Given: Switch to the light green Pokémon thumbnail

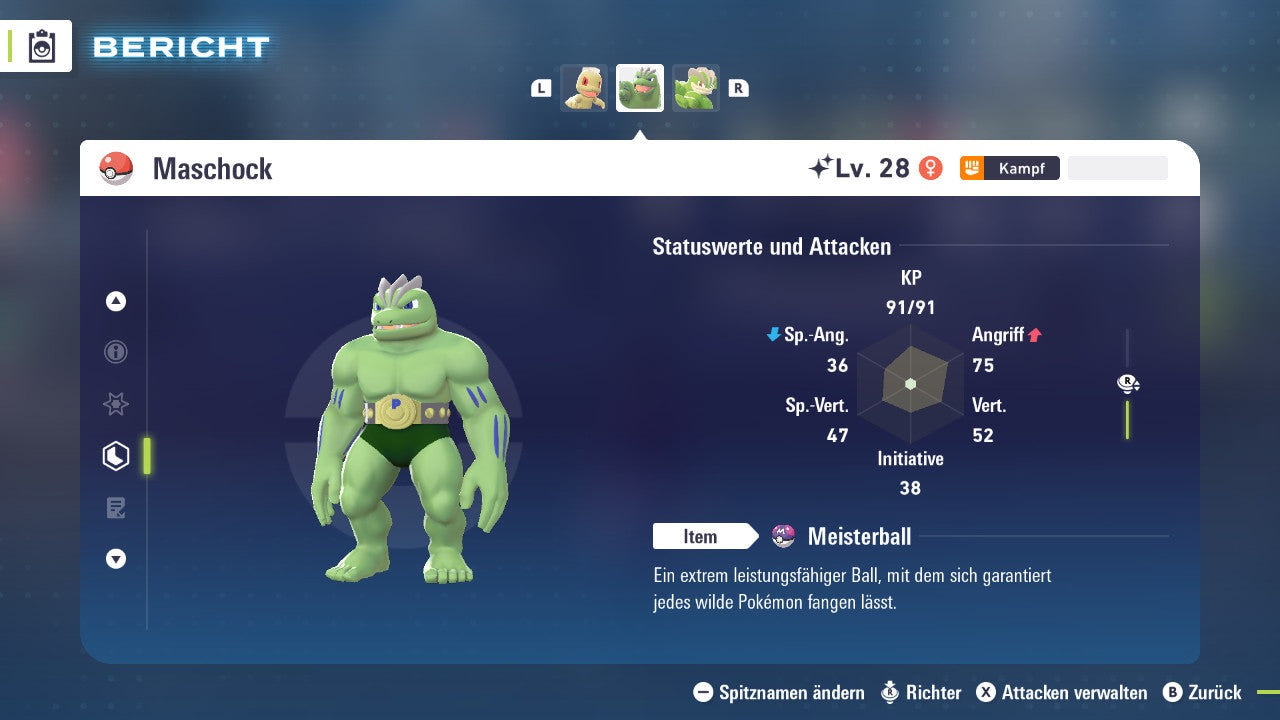Looking at the screenshot, I should (696, 88).
